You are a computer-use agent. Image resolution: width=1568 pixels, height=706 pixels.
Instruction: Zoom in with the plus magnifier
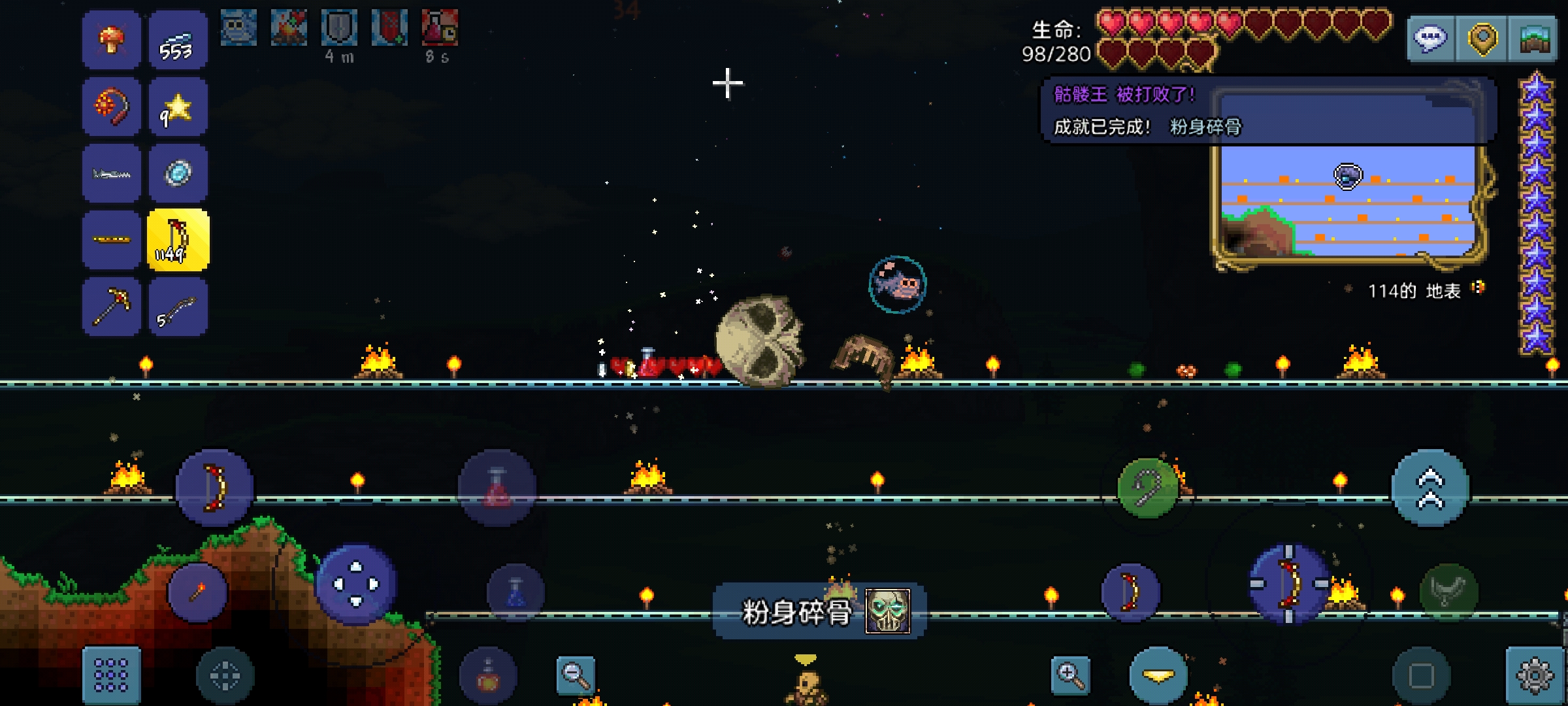[1071, 675]
